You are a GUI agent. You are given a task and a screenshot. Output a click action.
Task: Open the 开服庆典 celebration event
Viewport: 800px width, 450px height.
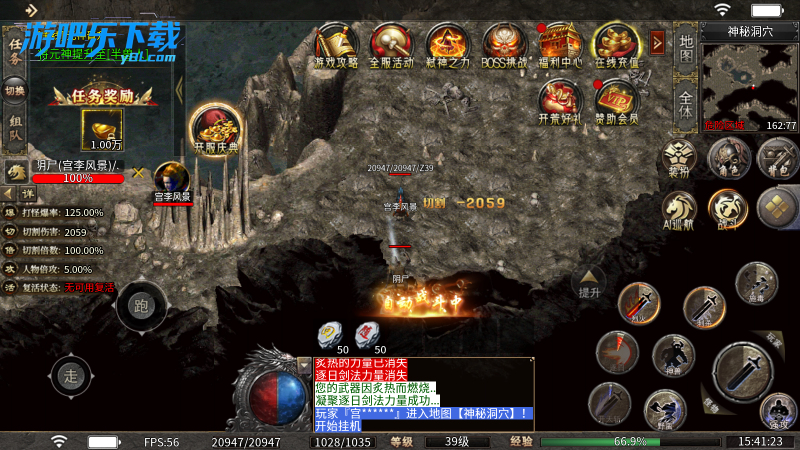coord(216,129)
